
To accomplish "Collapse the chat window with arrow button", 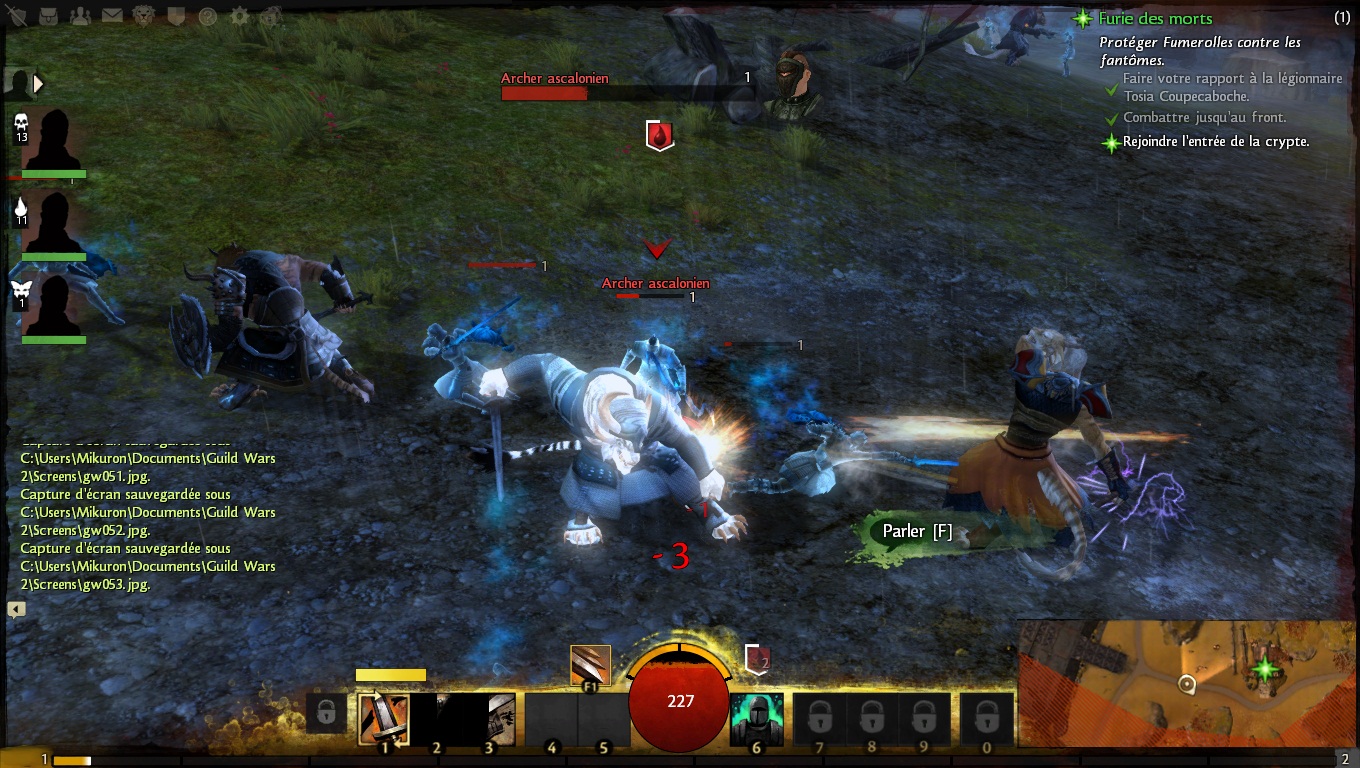I will click(x=16, y=609).
